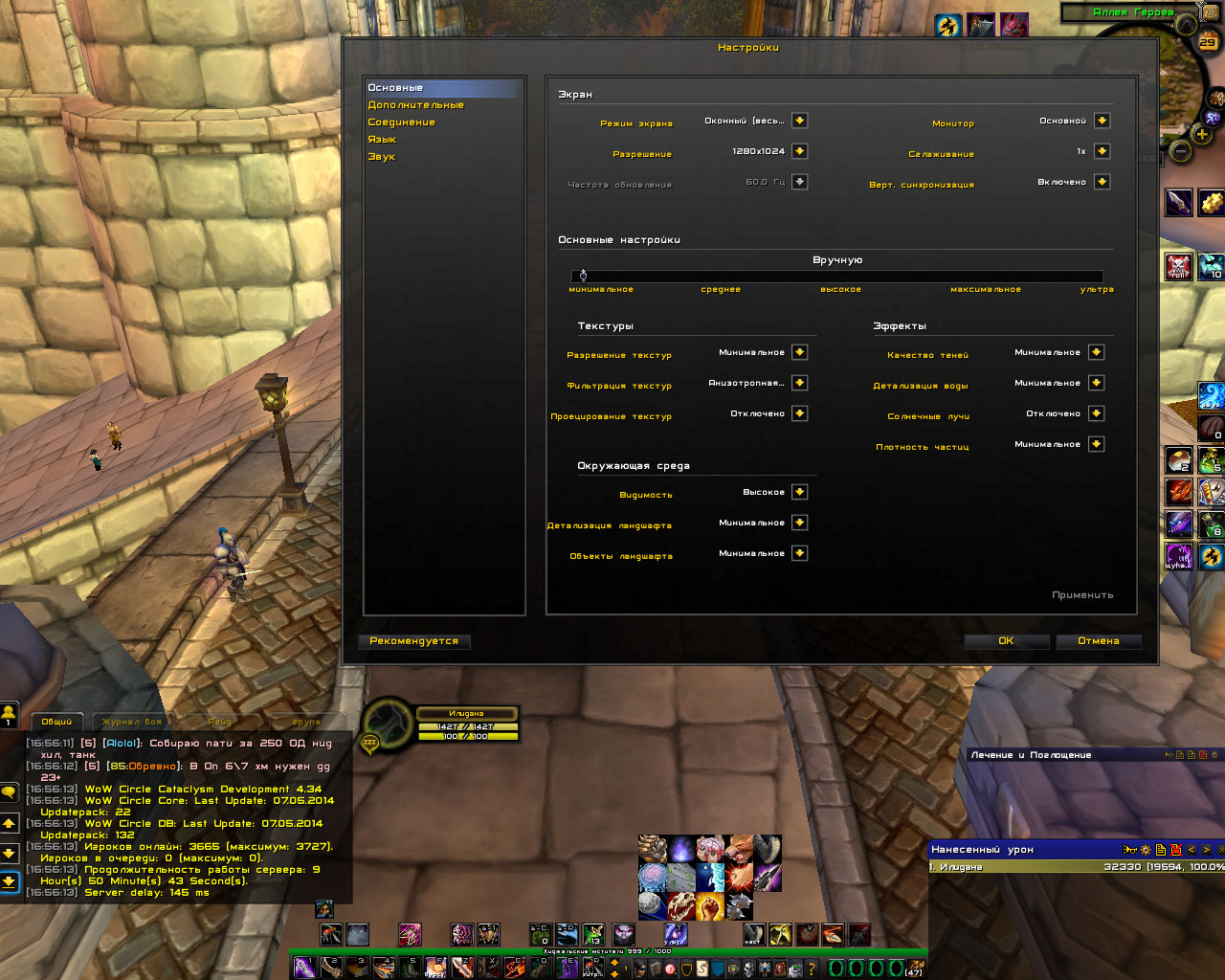Viewport: 1225px width, 980px height.
Task: Confirm settings with the OK button
Action: [1006, 641]
